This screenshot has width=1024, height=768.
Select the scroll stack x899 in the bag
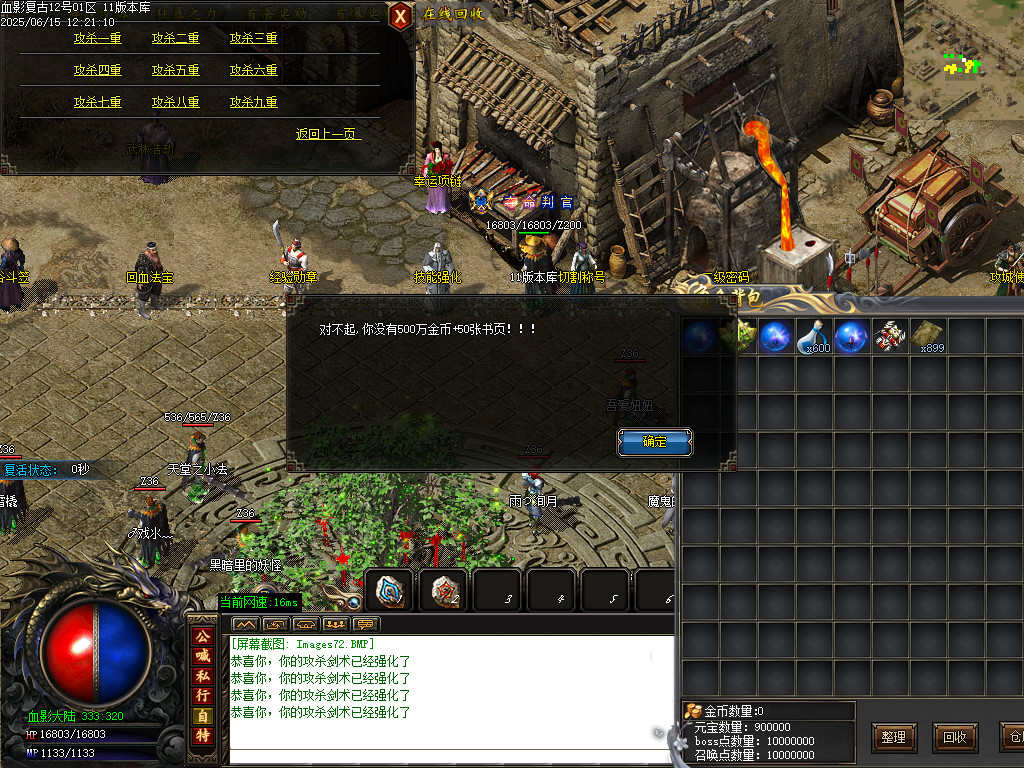tap(929, 338)
